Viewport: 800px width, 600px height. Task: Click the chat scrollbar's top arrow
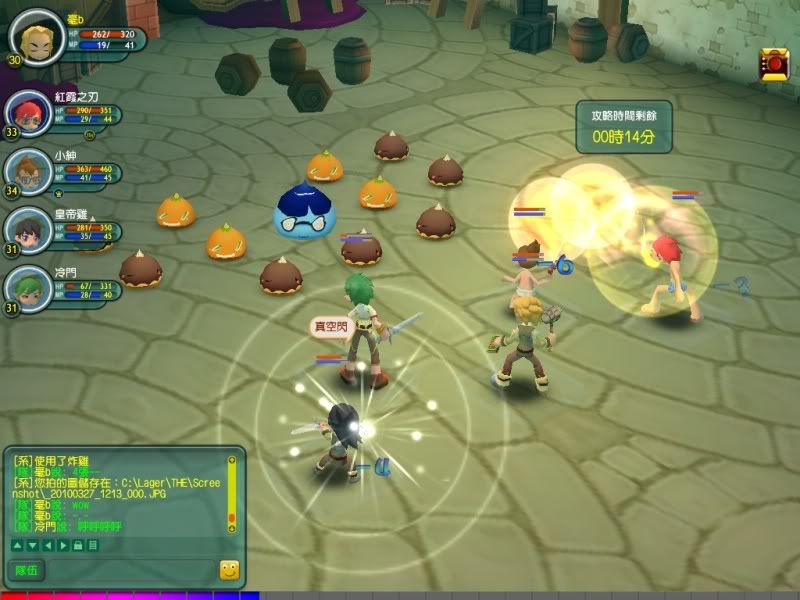(232, 460)
